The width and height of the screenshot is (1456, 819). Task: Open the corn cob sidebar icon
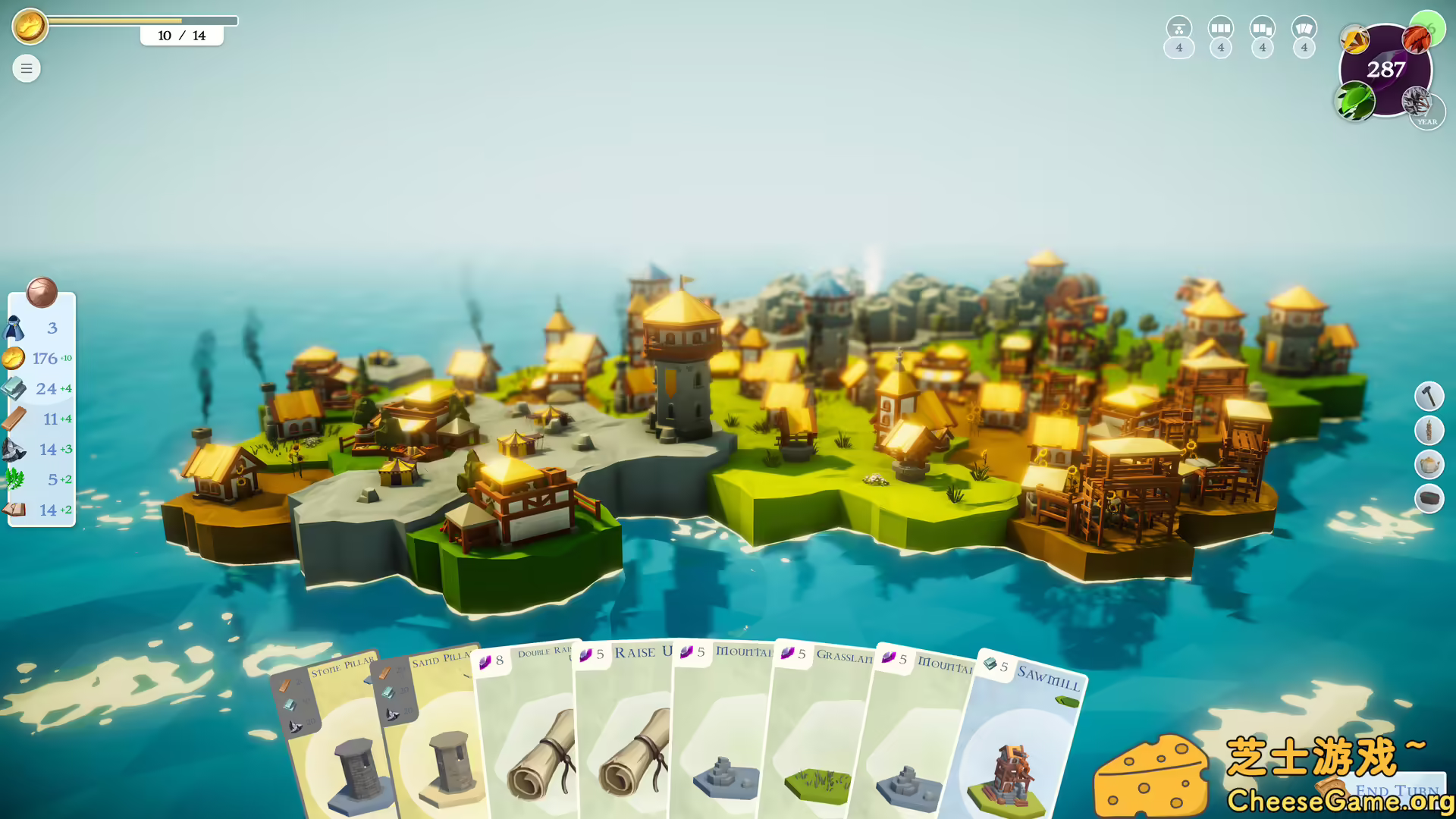[x=1429, y=430]
